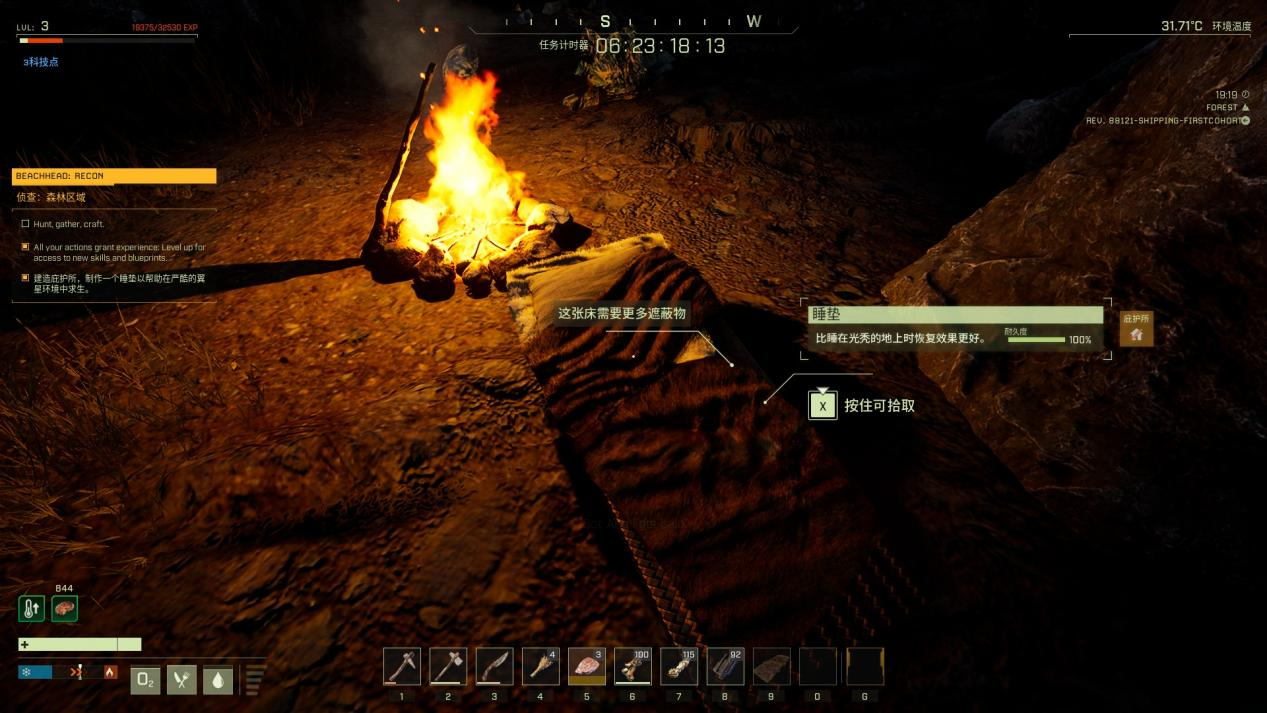Click the 3科技点 tech points notice

pyautogui.click(x=41, y=62)
